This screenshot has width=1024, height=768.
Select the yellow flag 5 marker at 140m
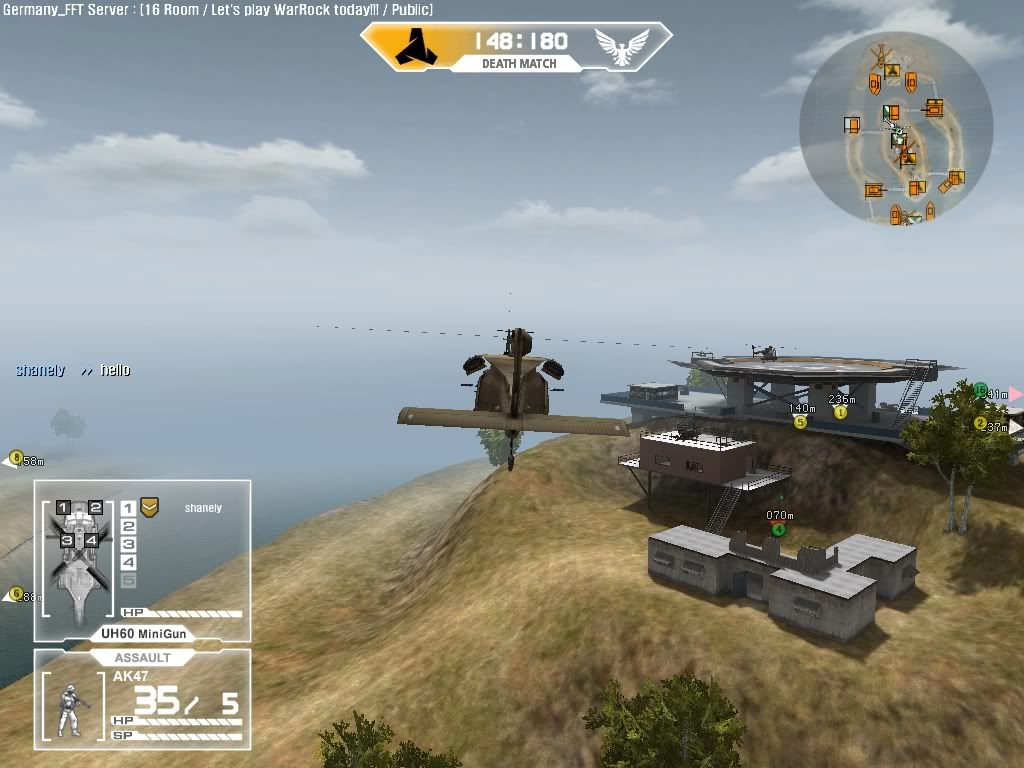click(x=800, y=422)
